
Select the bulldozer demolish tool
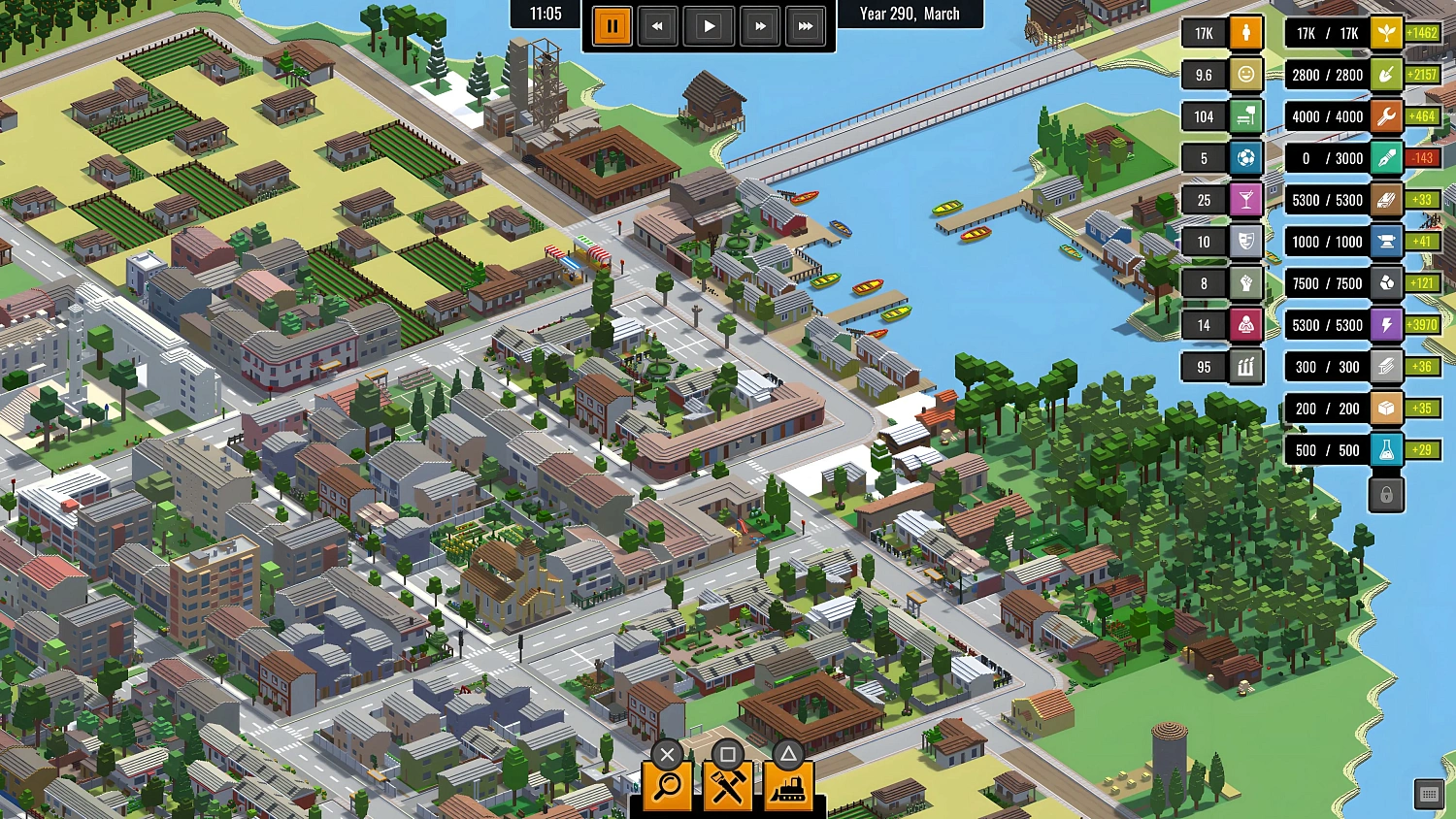point(790,786)
